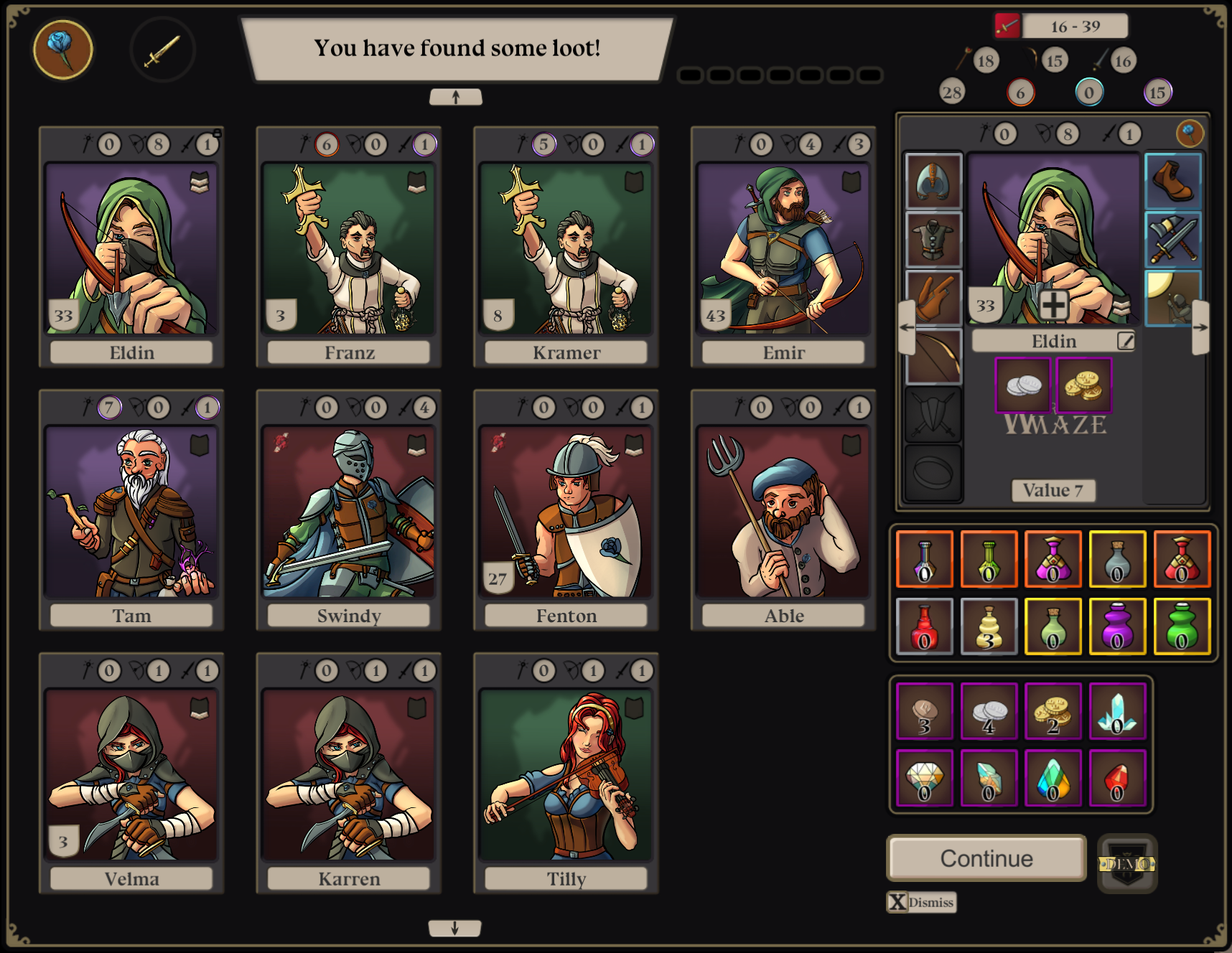This screenshot has width=1232, height=953.
Task: Open the blue rose emblem menu
Action: pos(63,49)
